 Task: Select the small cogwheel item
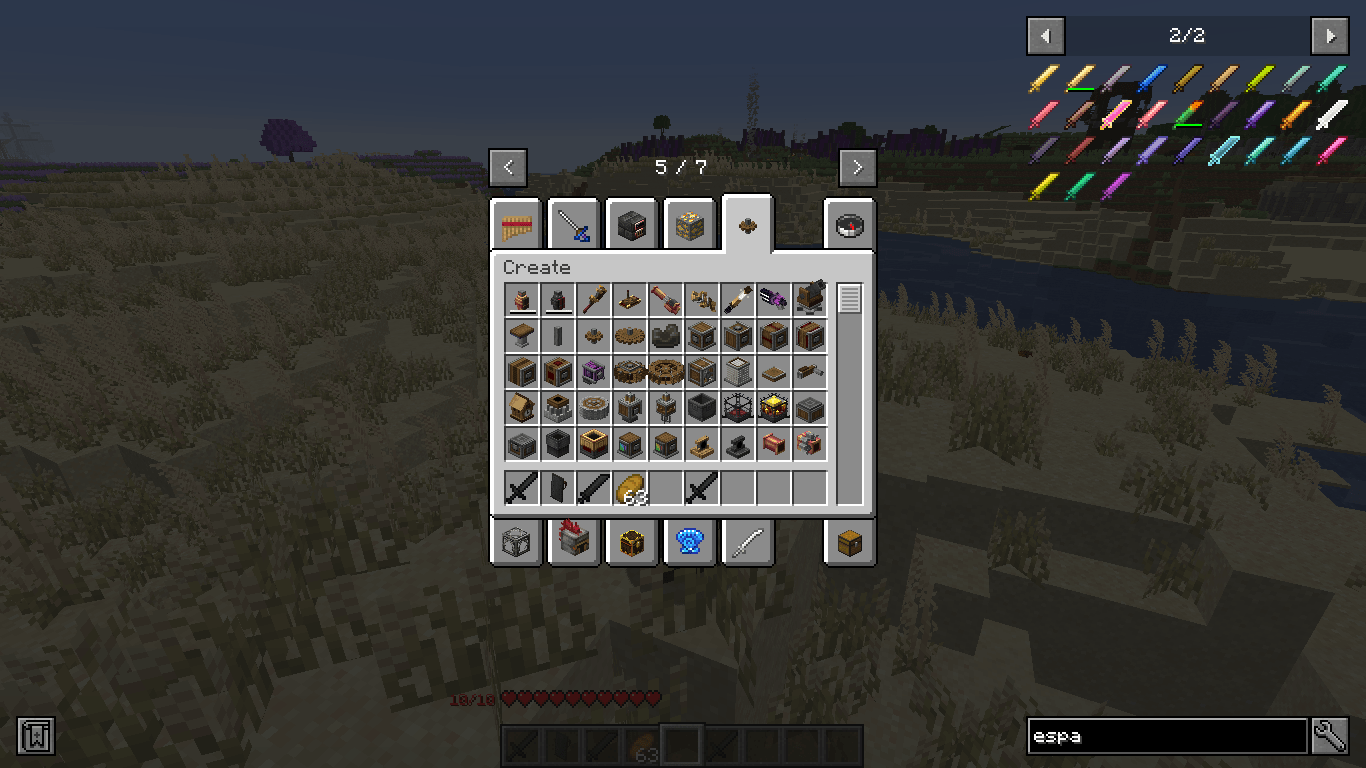[593, 335]
